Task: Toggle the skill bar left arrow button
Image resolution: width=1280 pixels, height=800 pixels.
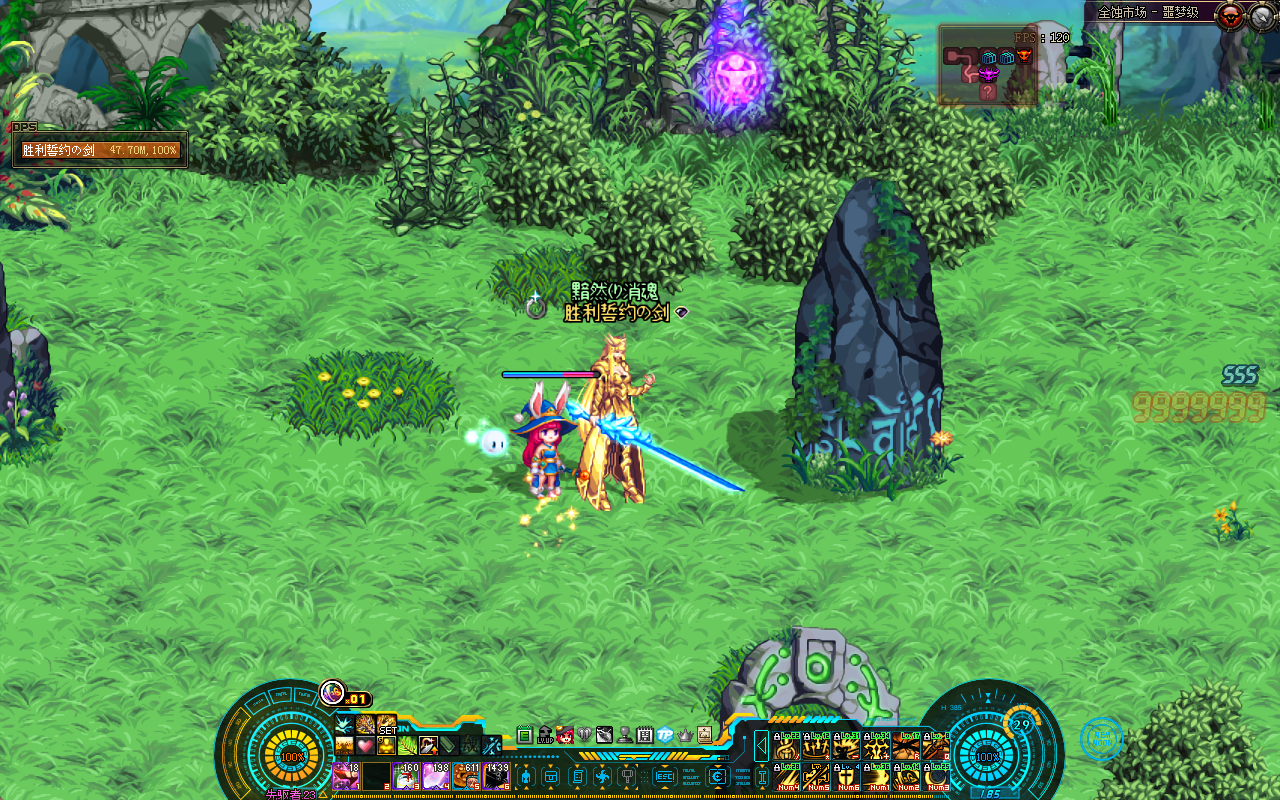Action: tap(761, 746)
